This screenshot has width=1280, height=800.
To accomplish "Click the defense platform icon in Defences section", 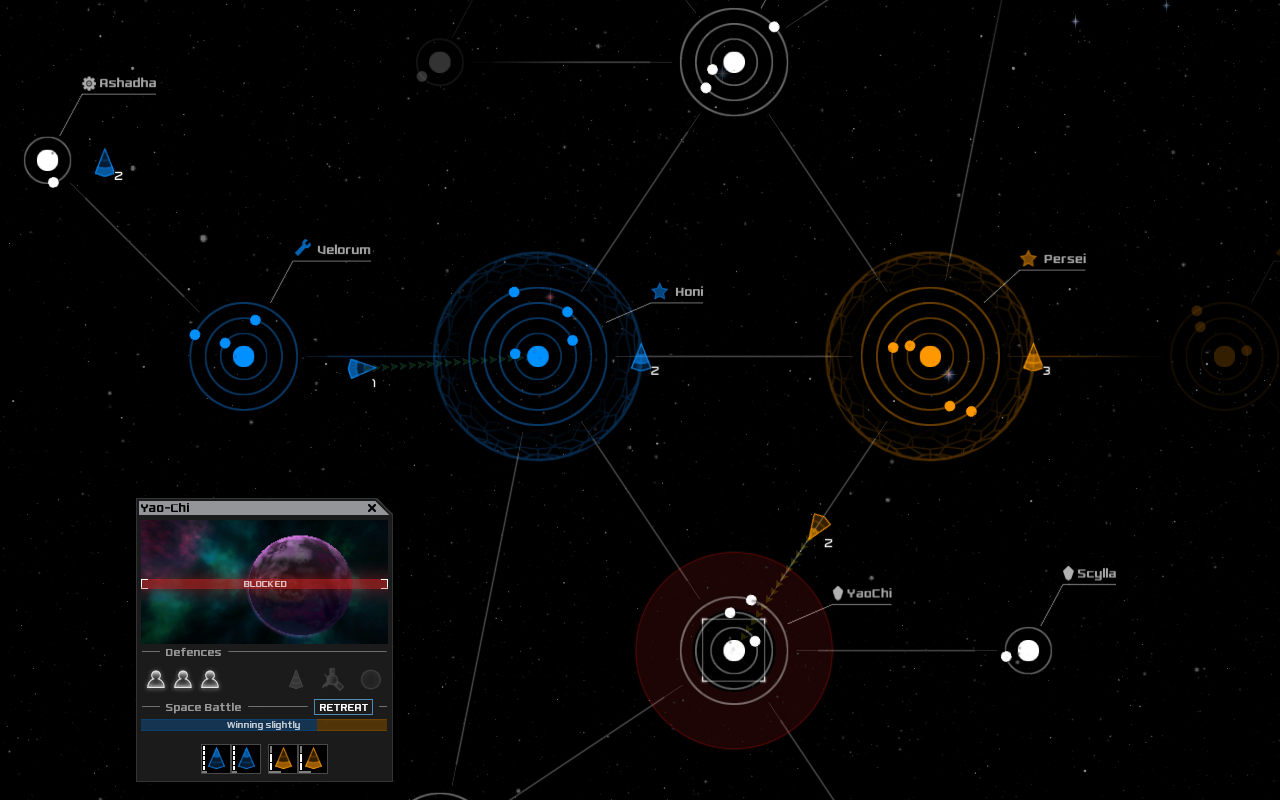I will (334, 679).
